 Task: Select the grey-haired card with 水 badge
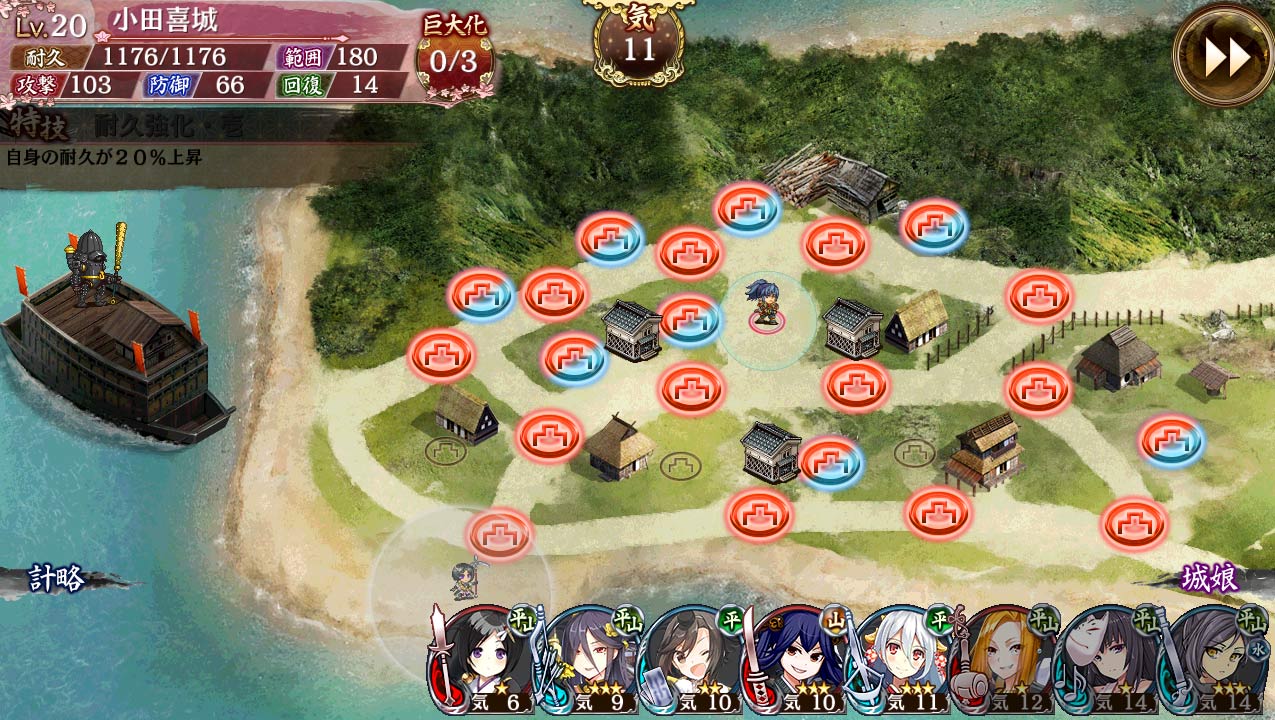[1212, 660]
